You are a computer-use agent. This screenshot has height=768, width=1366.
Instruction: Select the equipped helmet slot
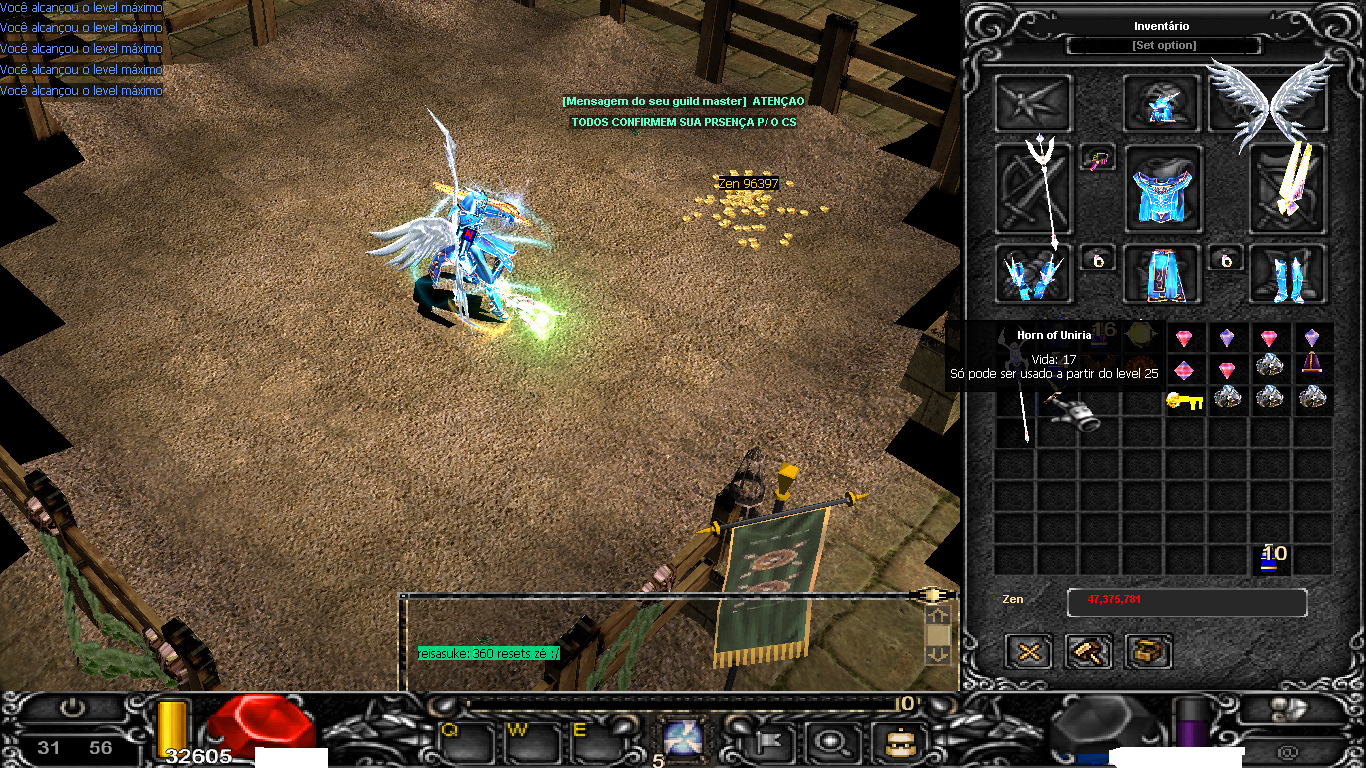point(1162,103)
